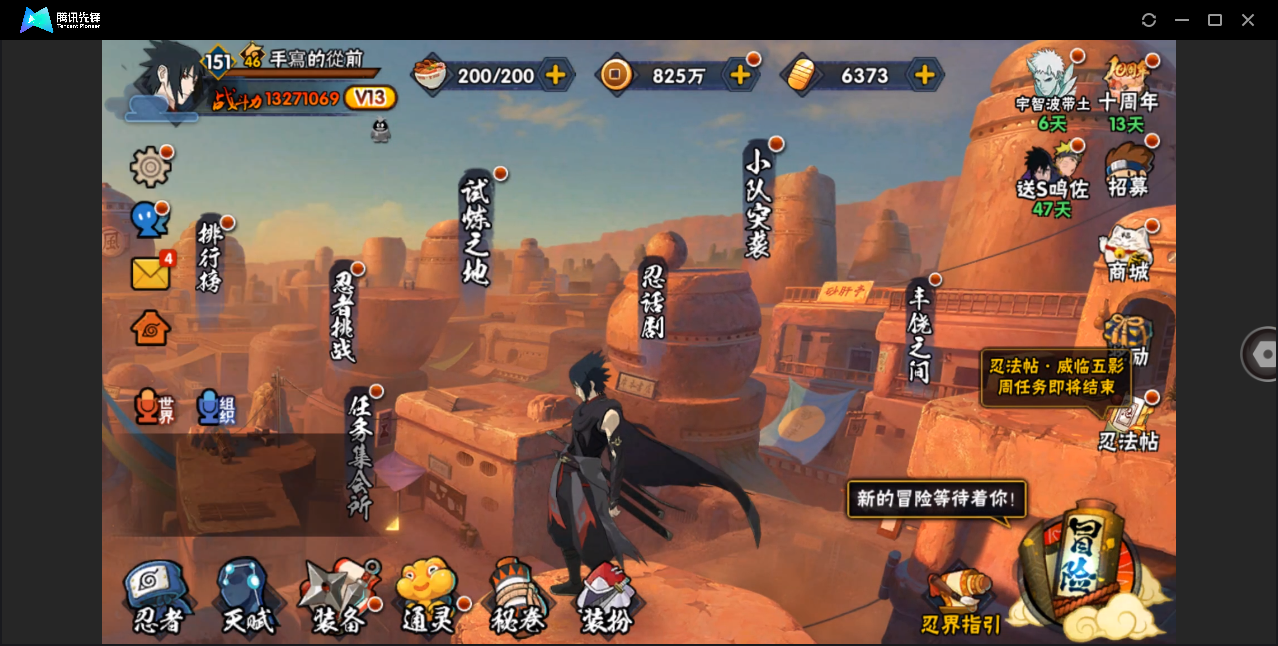Maximize the emulator window

[x=1215, y=20]
